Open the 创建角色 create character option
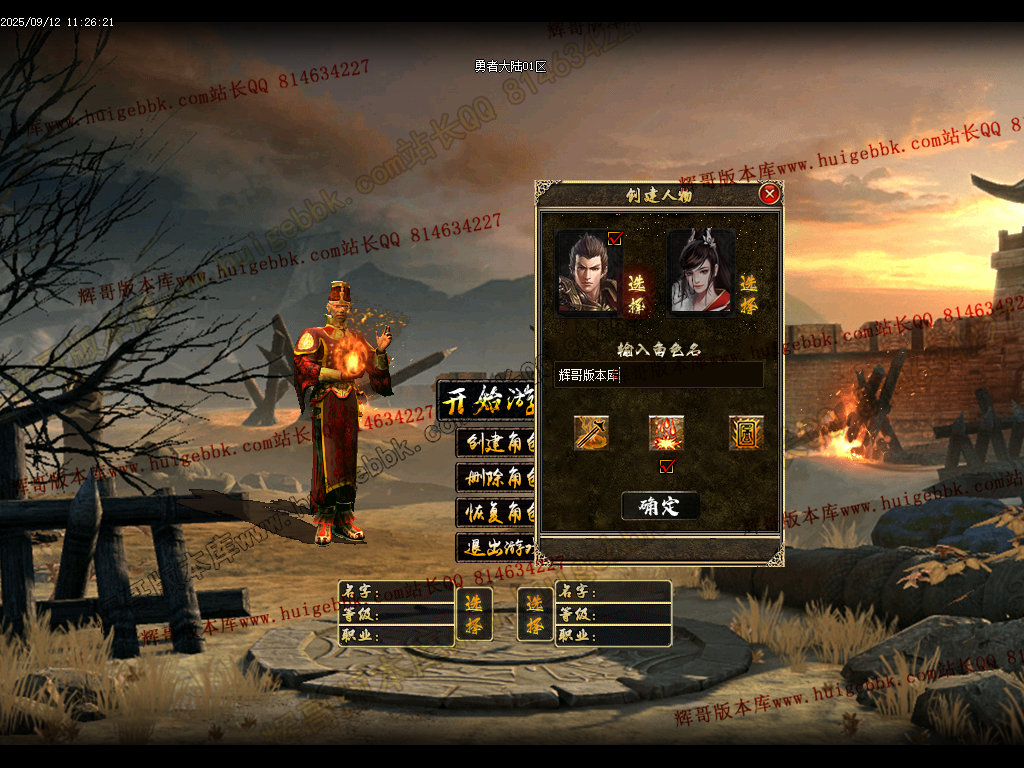1024x768 pixels. [x=496, y=443]
